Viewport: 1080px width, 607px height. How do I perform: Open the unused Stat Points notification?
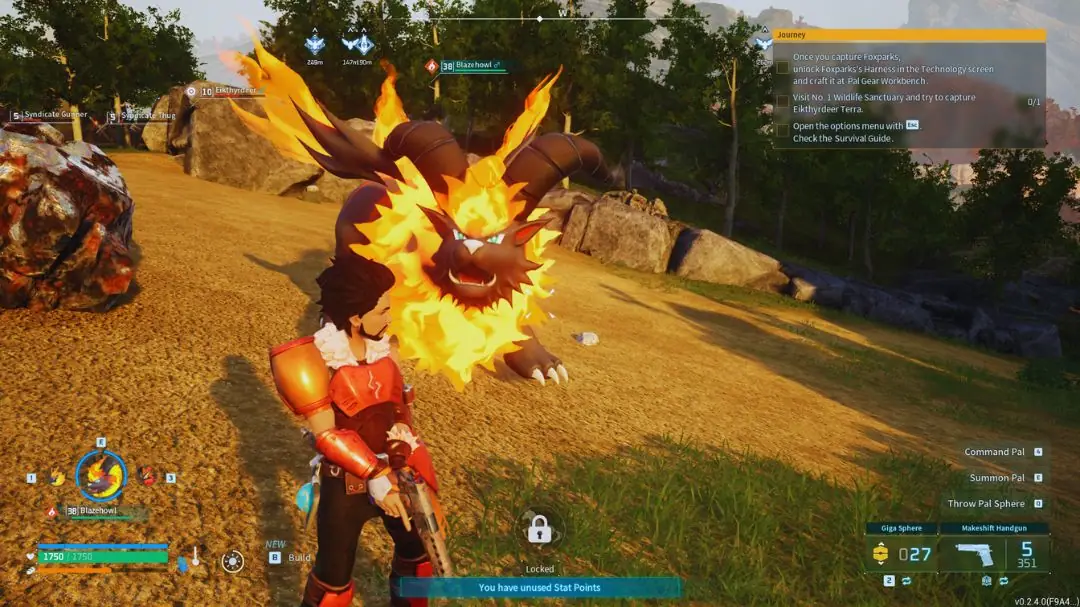[540, 587]
